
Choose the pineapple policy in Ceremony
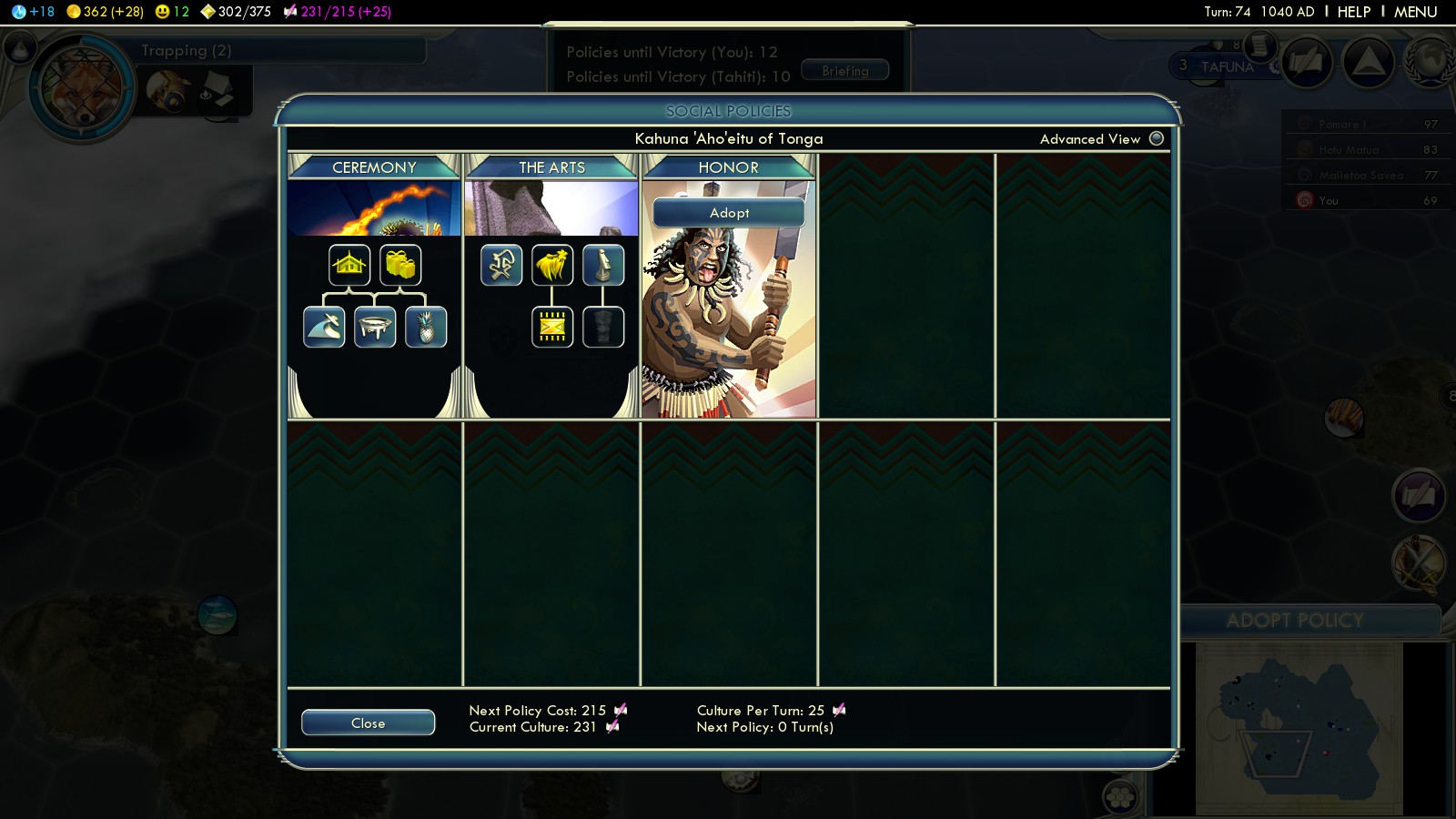point(426,327)
